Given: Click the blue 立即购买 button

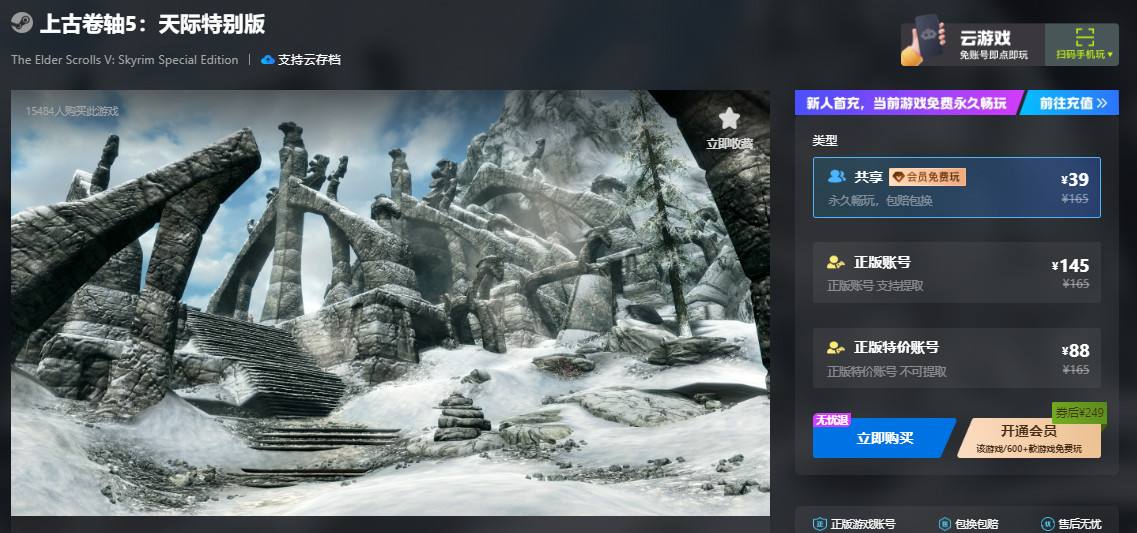Looking at the screenshot, I should pyautogui.click(x=883, y=438).
